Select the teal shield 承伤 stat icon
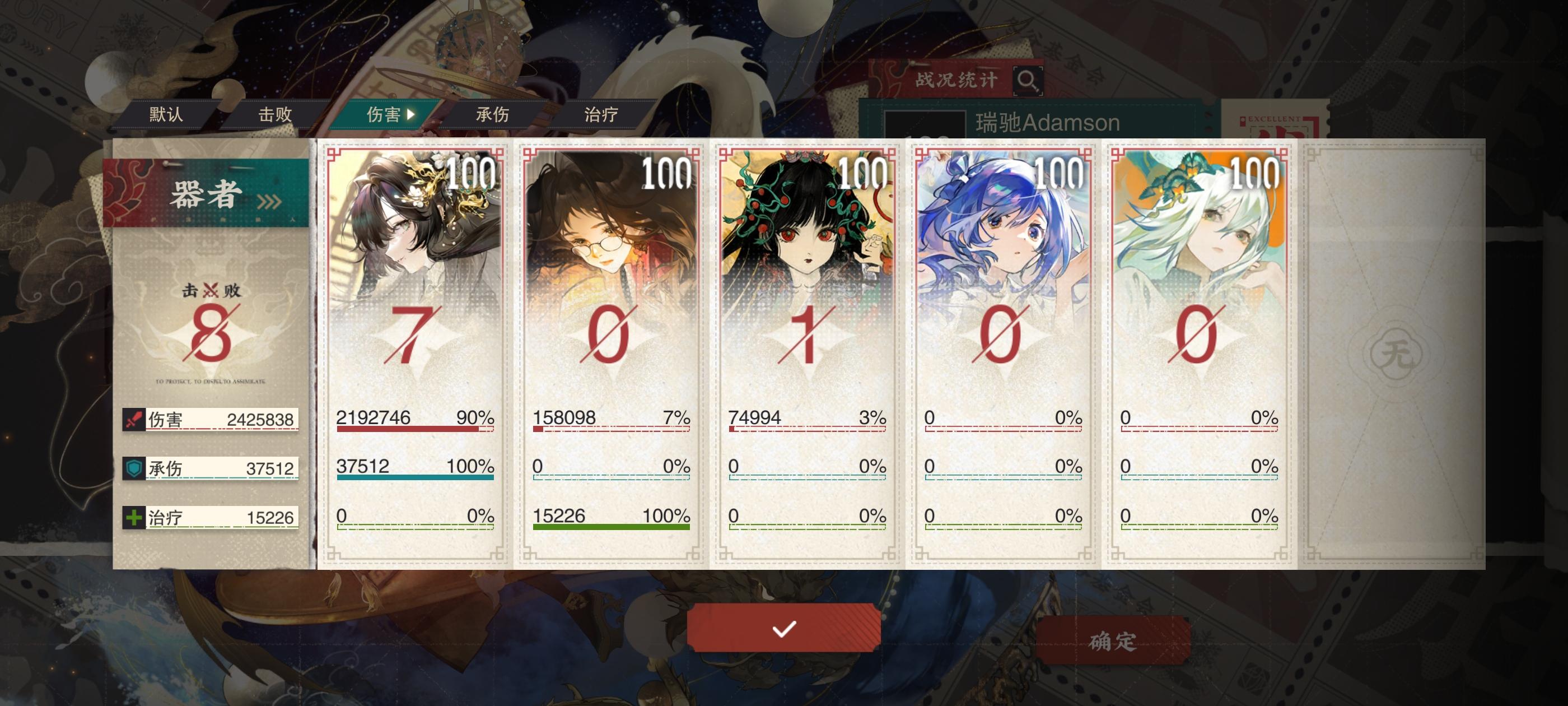Screen dimensions: 1568x706 (133, 468)
